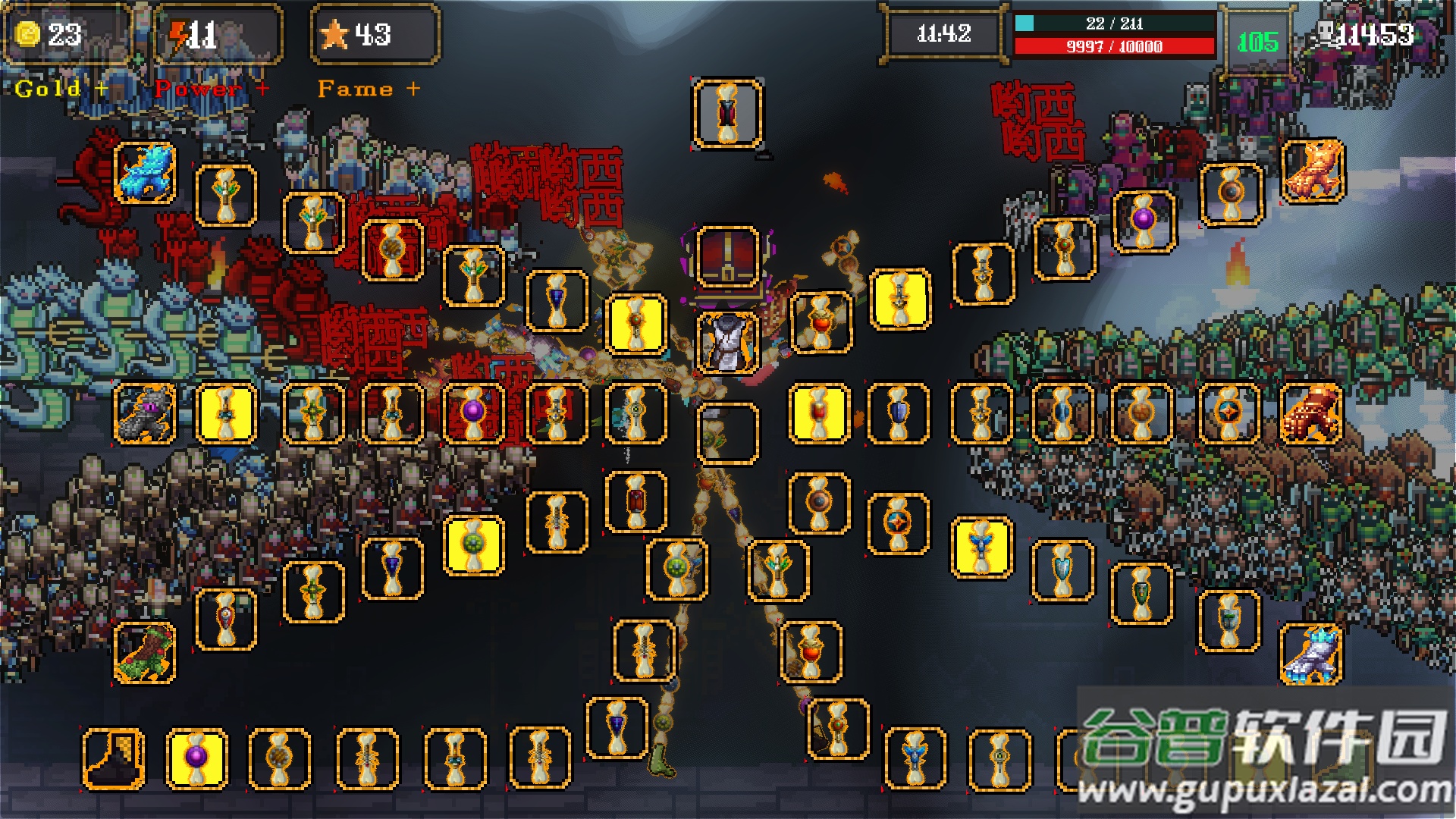Select the yellow-highlighted purple orb node
The height and width of the screenshot is (819, 1456).
[x=196, y=758]
